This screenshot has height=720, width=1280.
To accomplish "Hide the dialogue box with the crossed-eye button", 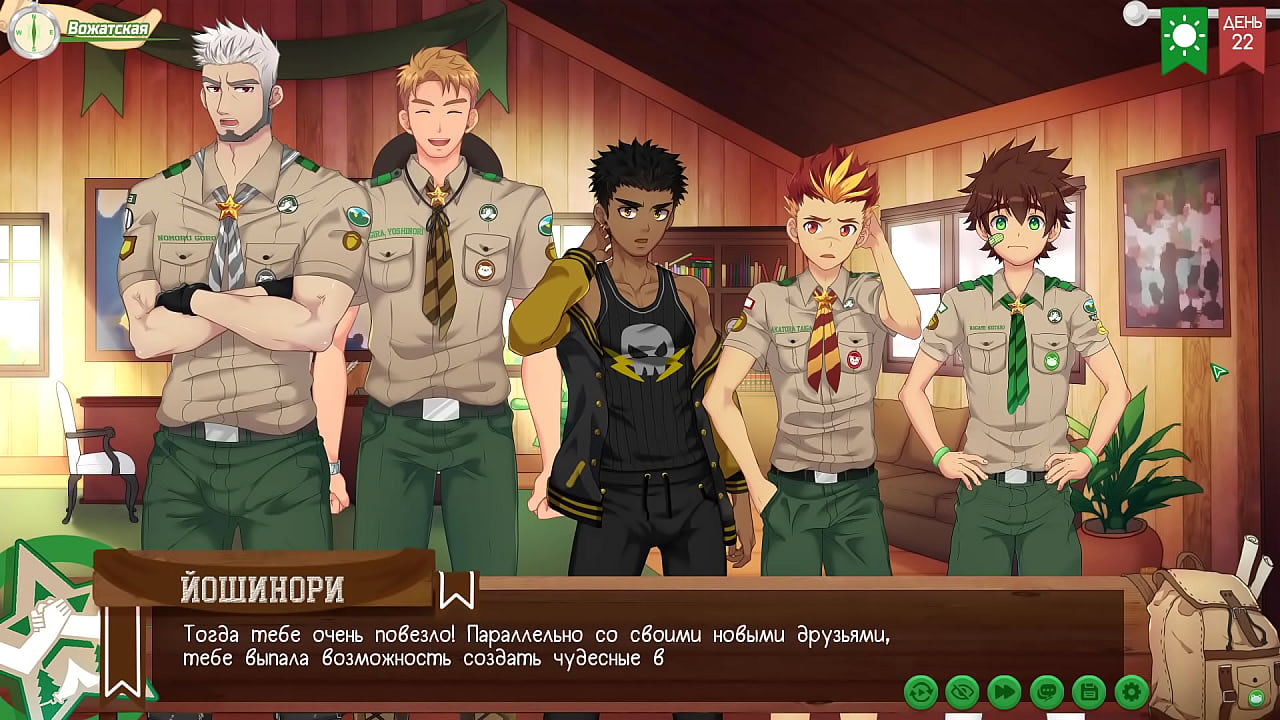I will pyautogui.click(x=962, y=691).
